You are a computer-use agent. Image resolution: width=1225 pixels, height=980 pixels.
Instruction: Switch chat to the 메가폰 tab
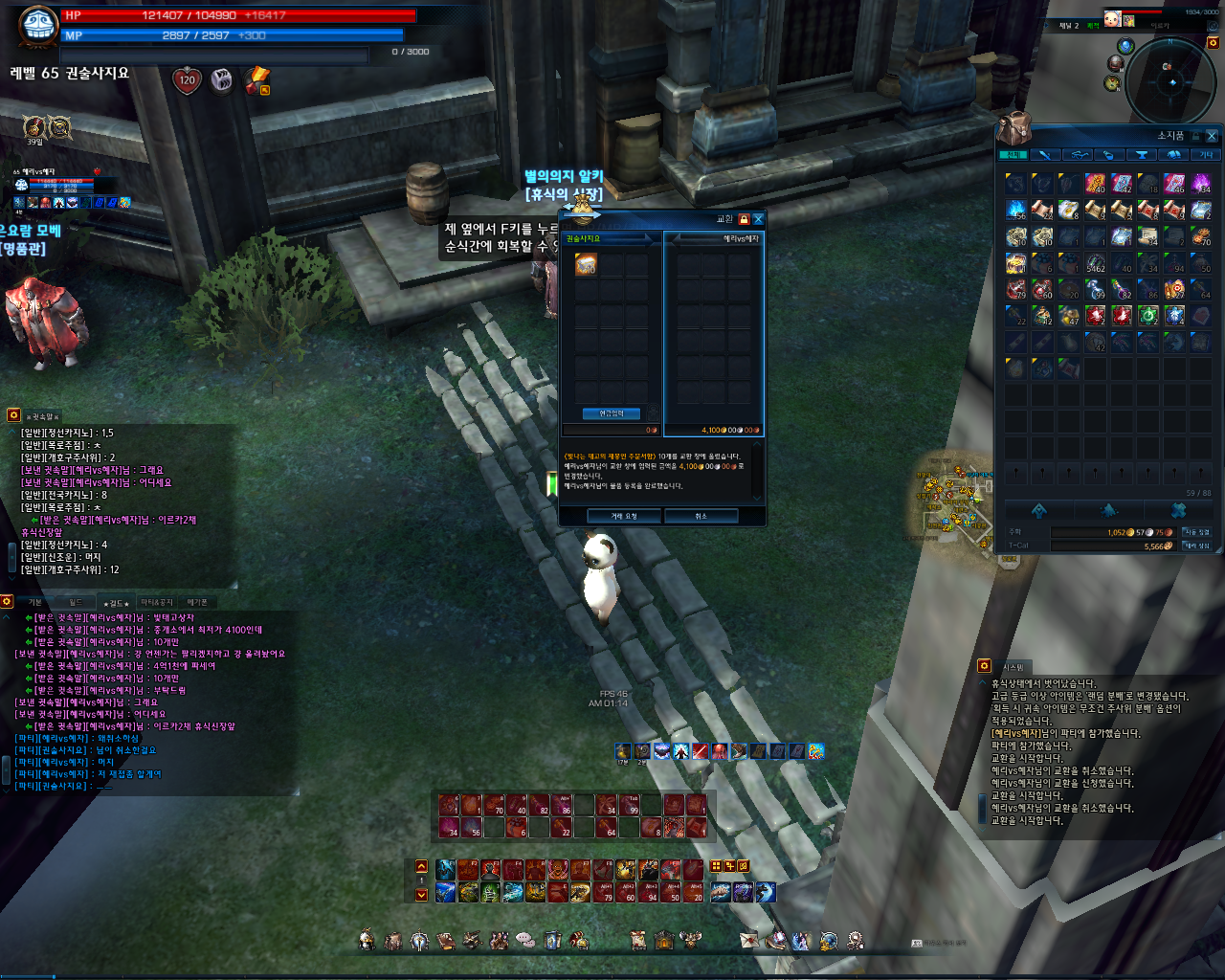pyautogui.click(x=197, y=602)
